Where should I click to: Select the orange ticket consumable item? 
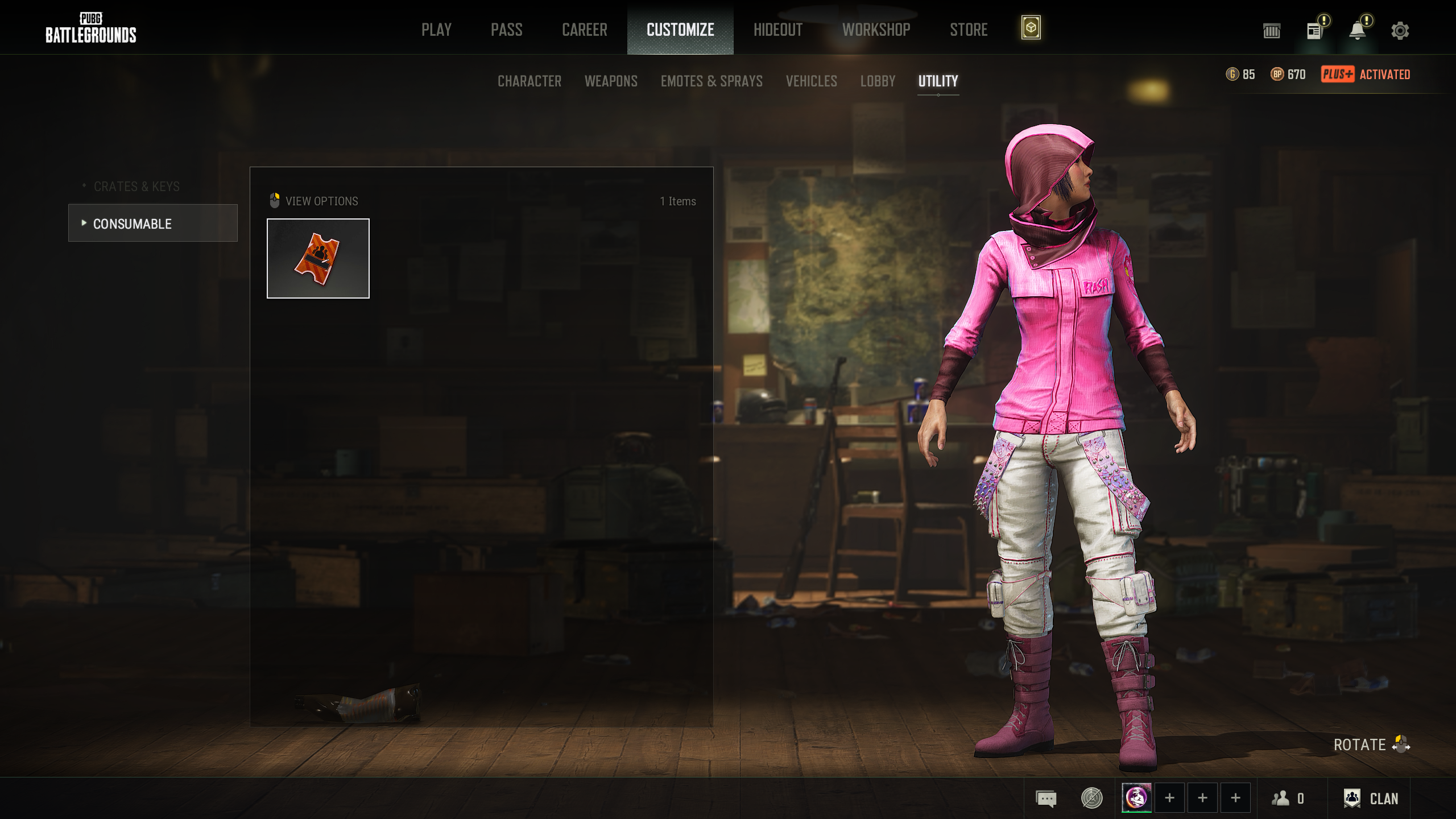(318, 258)
